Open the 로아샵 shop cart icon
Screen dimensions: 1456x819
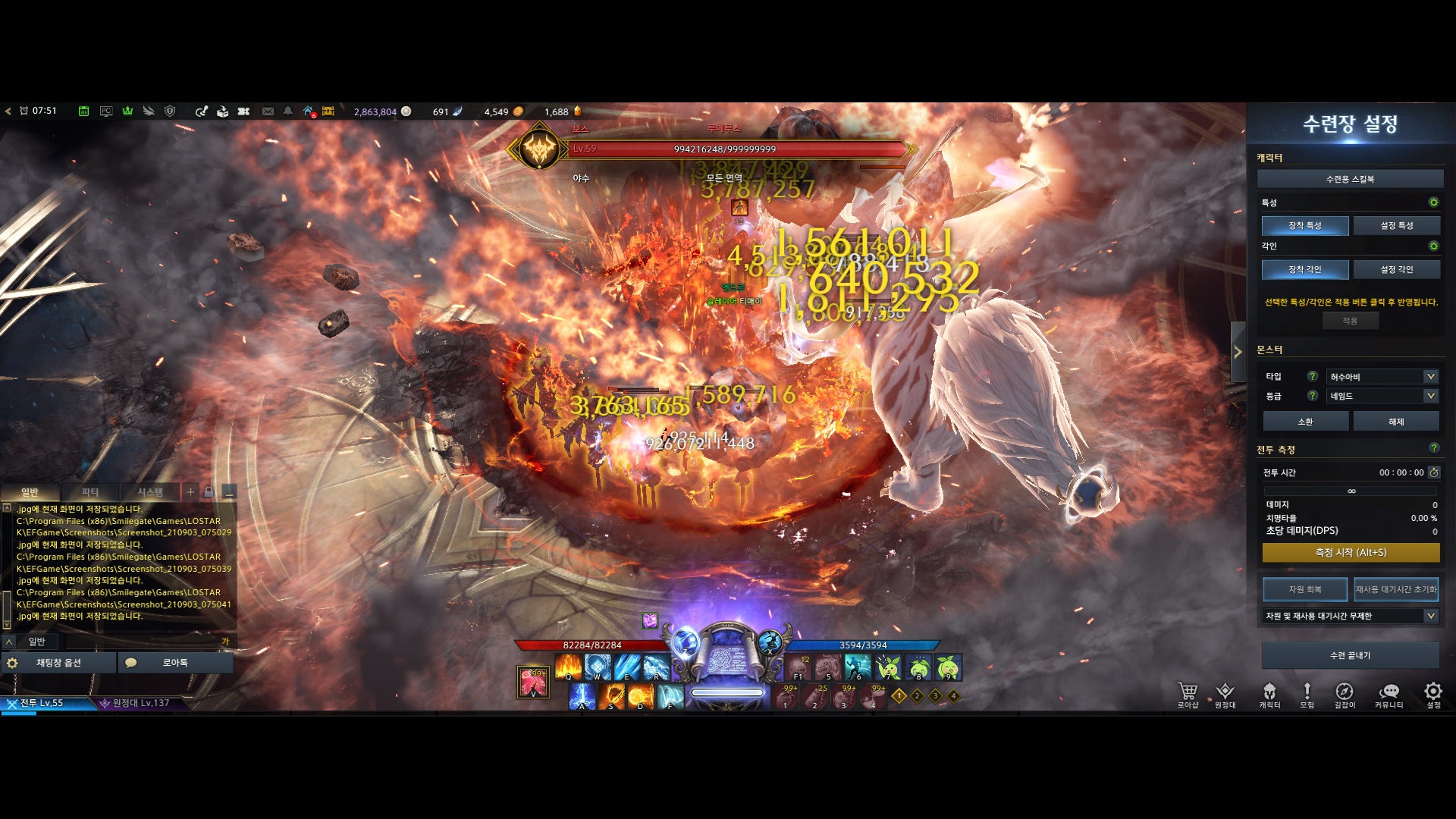click(1188, 693)
